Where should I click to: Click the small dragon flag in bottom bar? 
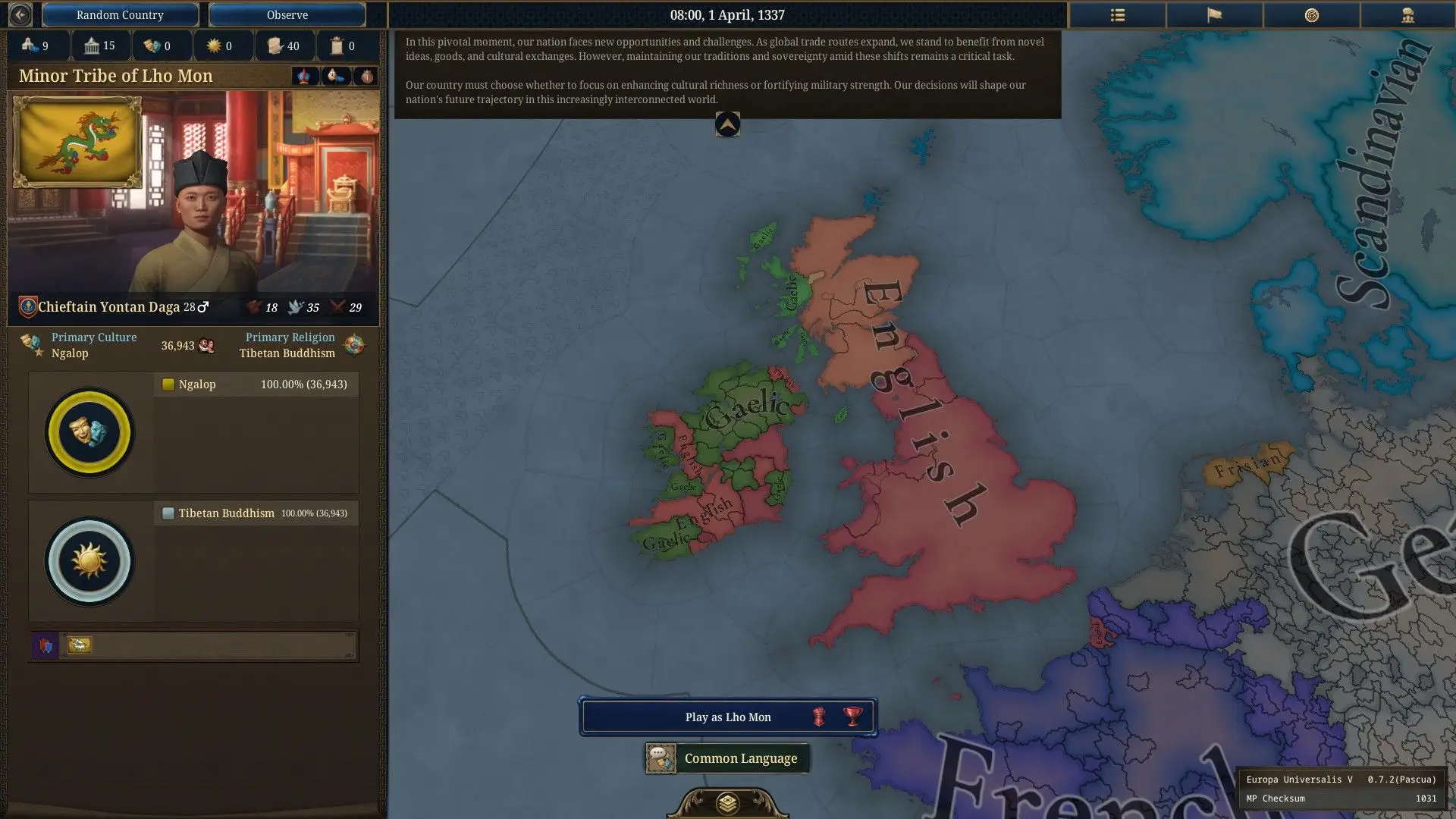tap(79, 645)
